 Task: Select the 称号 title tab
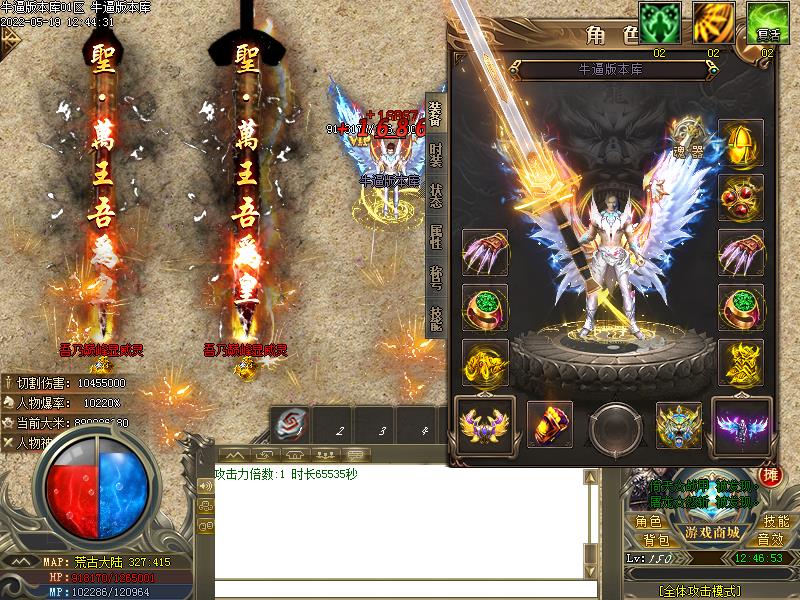(435, 279)
